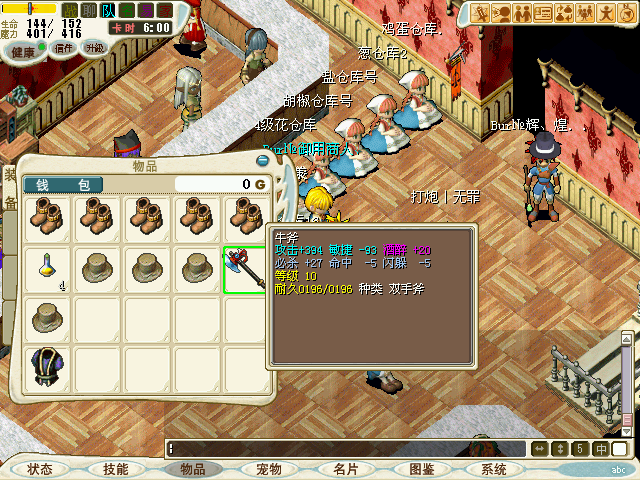Open the 图鉴 encyclopedia menu

[x=422, y=468]
